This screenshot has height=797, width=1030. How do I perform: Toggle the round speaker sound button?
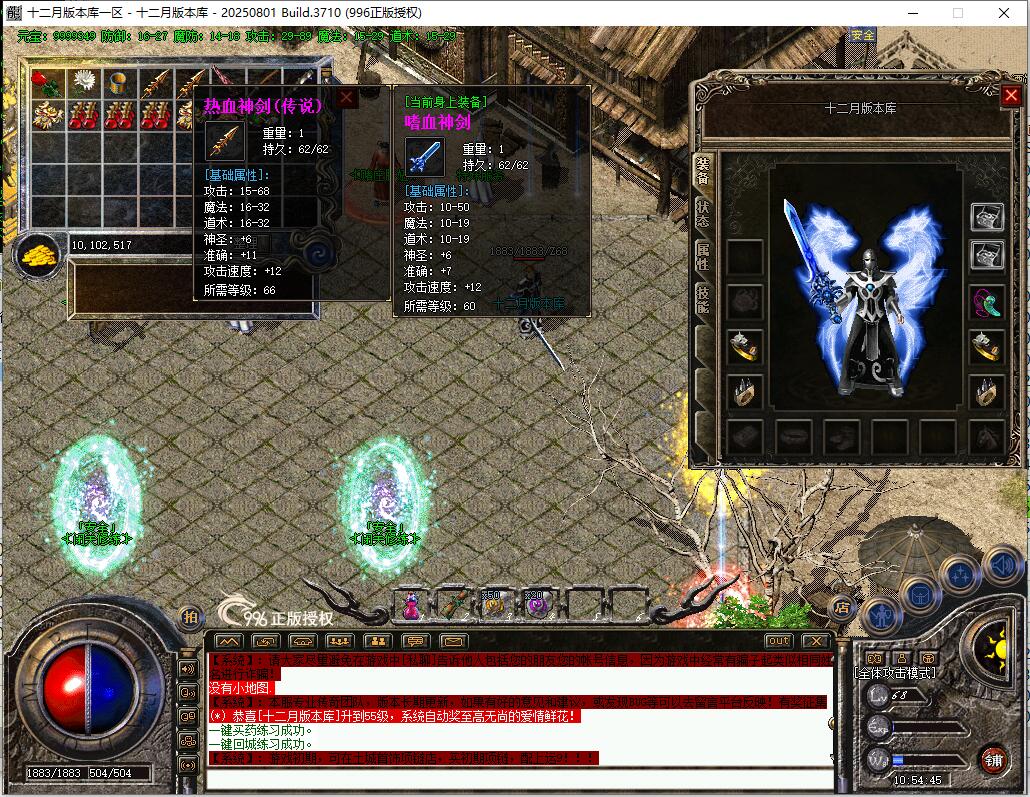1001,566
